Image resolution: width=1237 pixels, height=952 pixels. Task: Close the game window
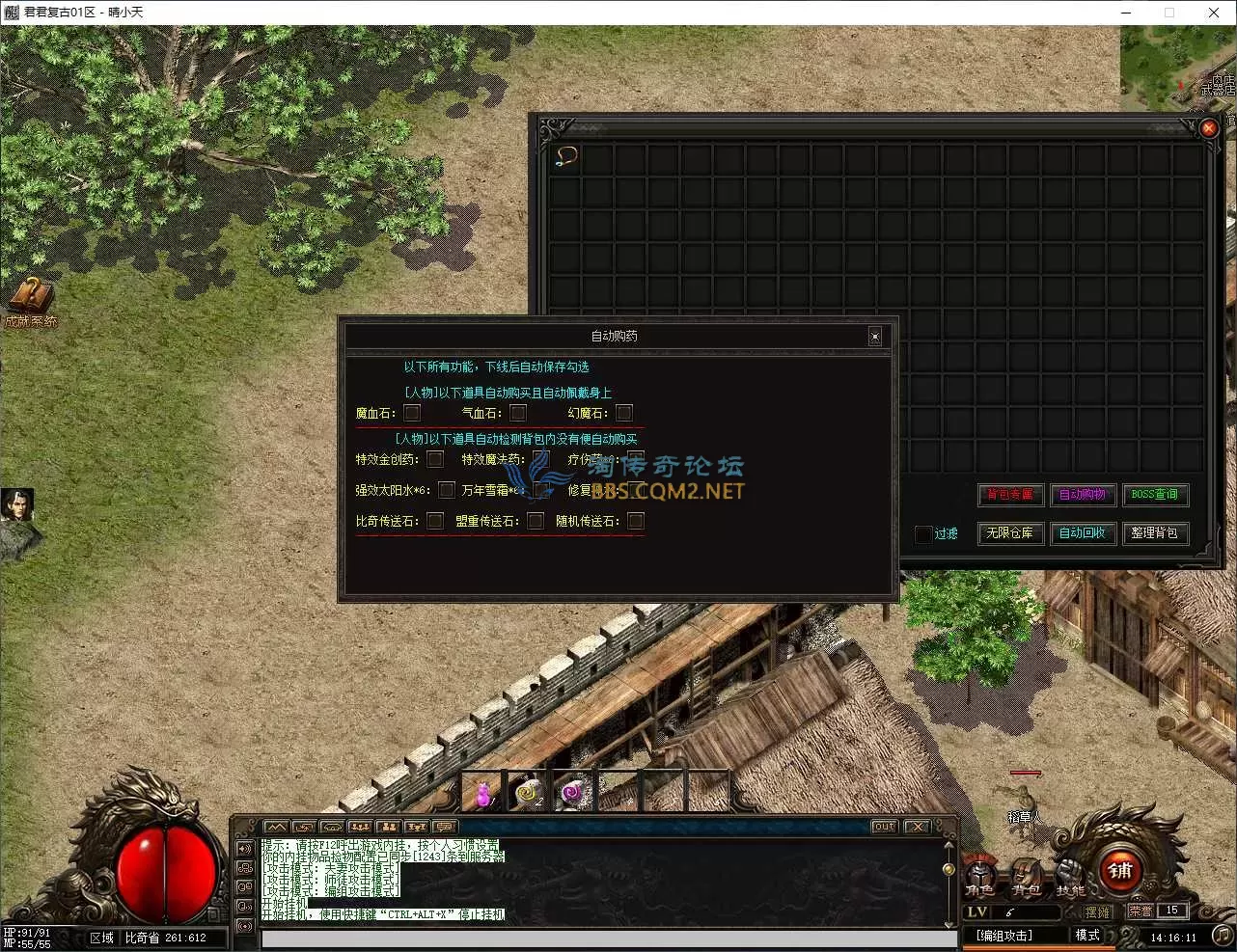[x=1214, y=13]
